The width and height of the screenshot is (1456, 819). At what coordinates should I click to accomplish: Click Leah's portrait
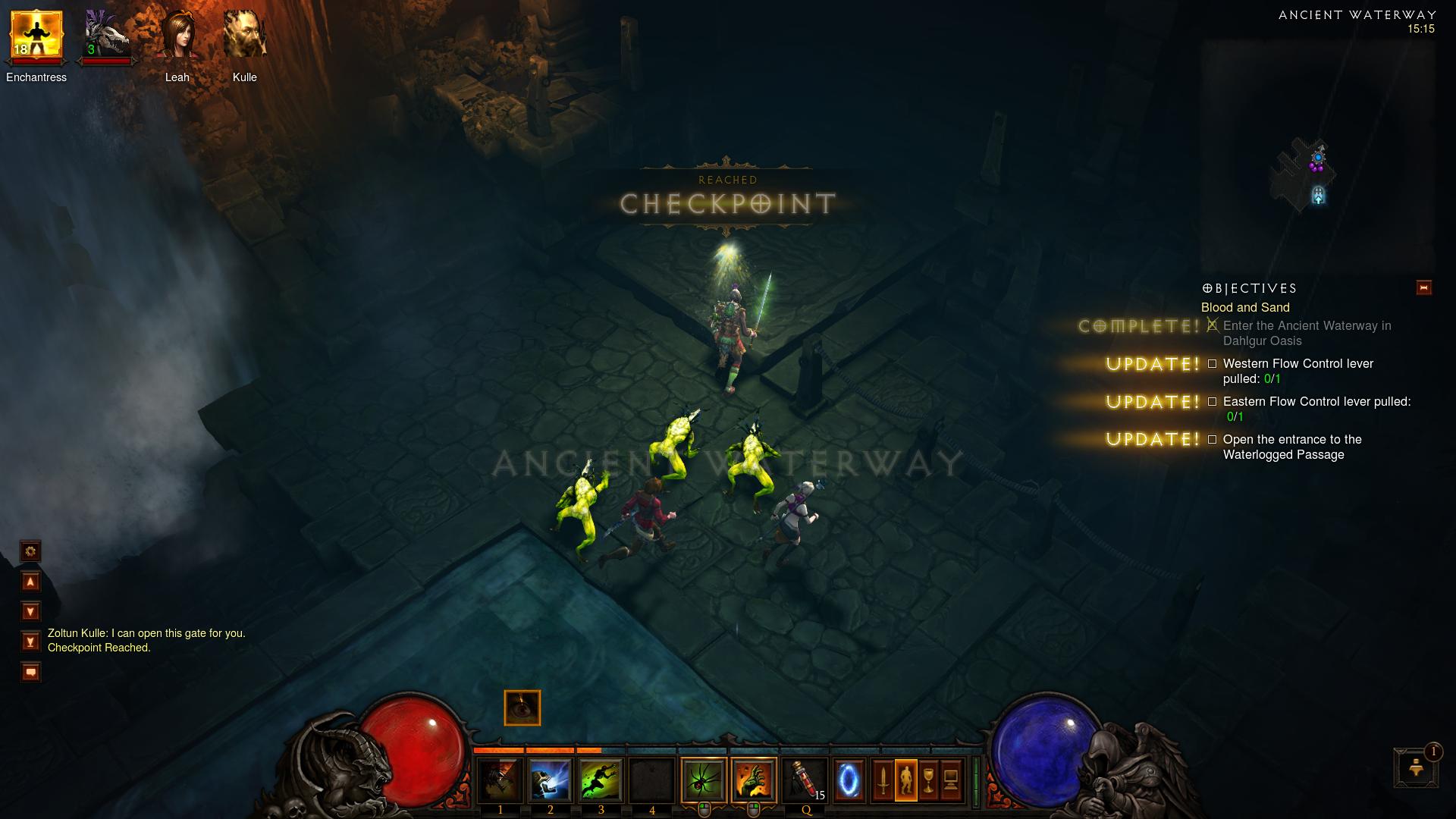click(177, 36)
